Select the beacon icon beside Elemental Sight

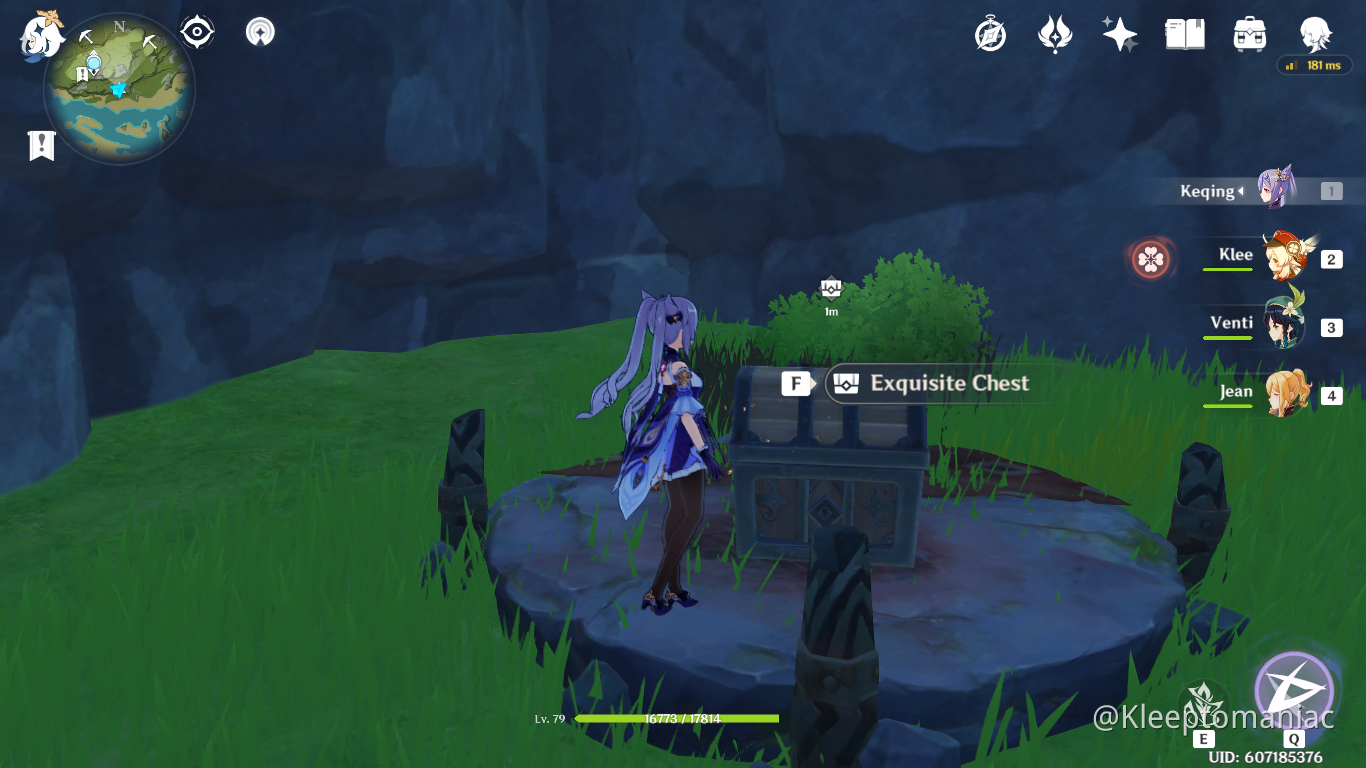[259, 30]
